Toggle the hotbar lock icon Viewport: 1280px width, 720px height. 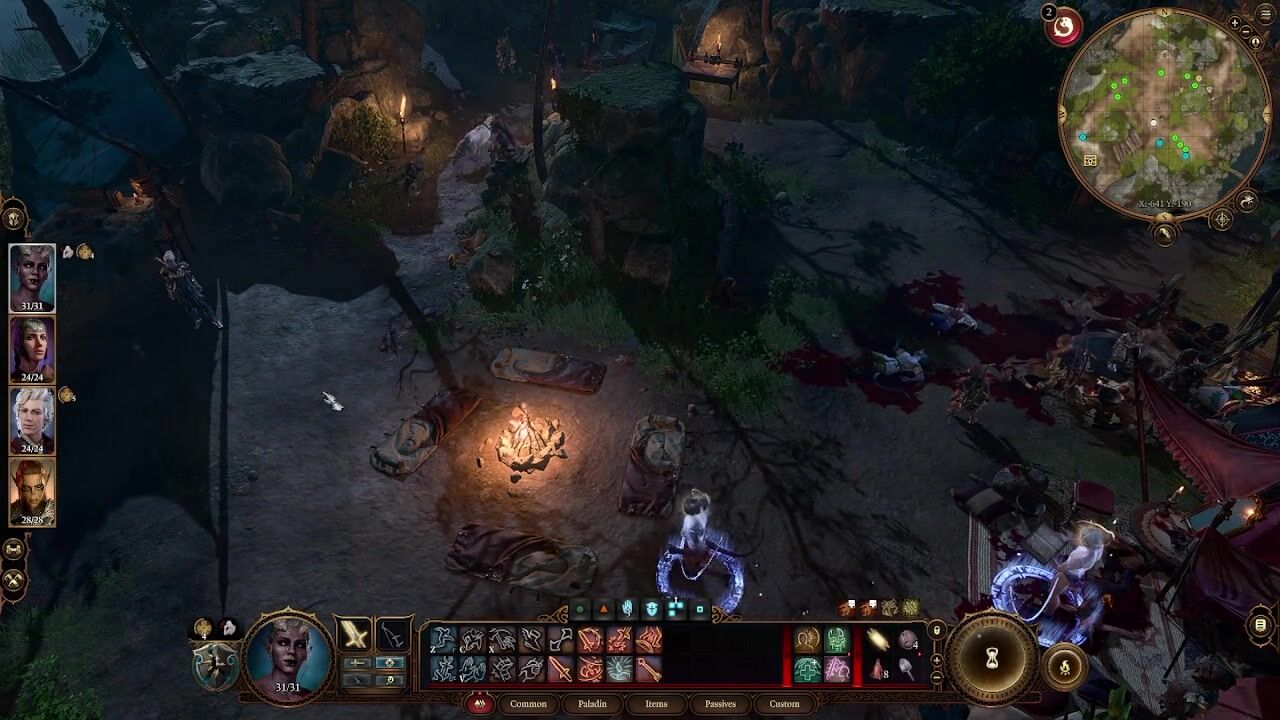point(936,630)
